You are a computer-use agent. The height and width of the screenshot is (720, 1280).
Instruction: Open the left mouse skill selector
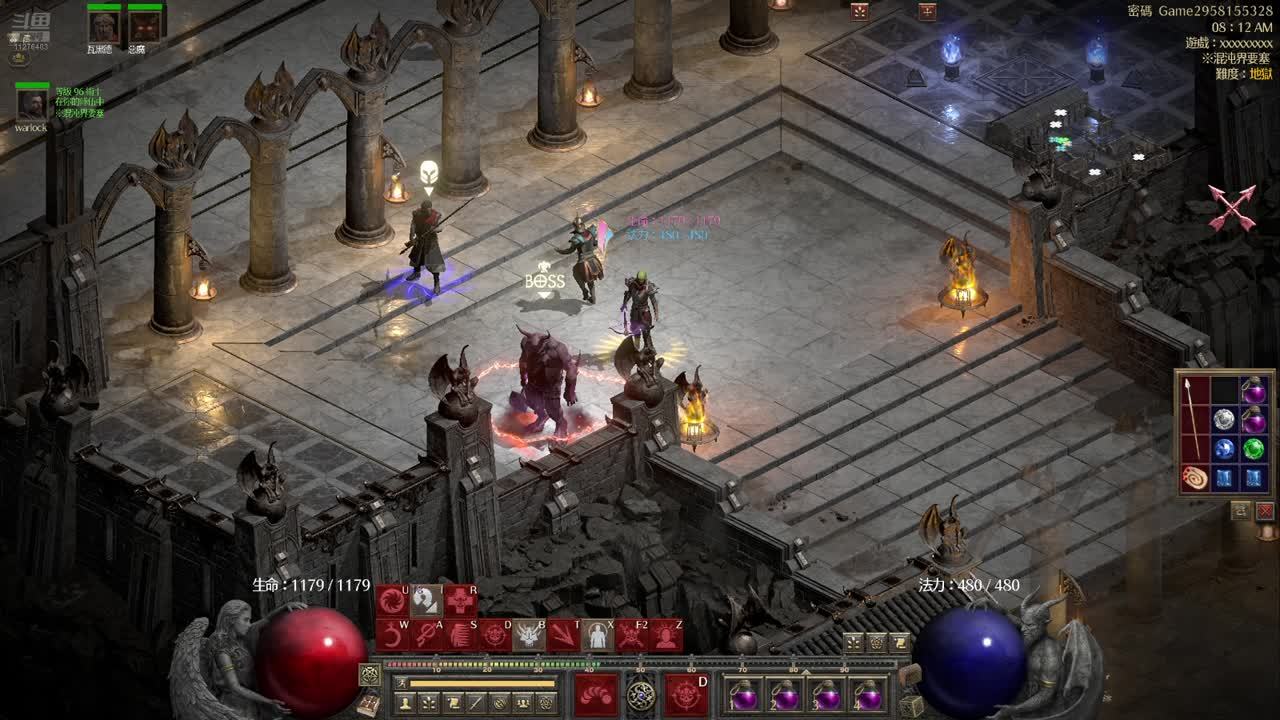[x=596, y=694]
